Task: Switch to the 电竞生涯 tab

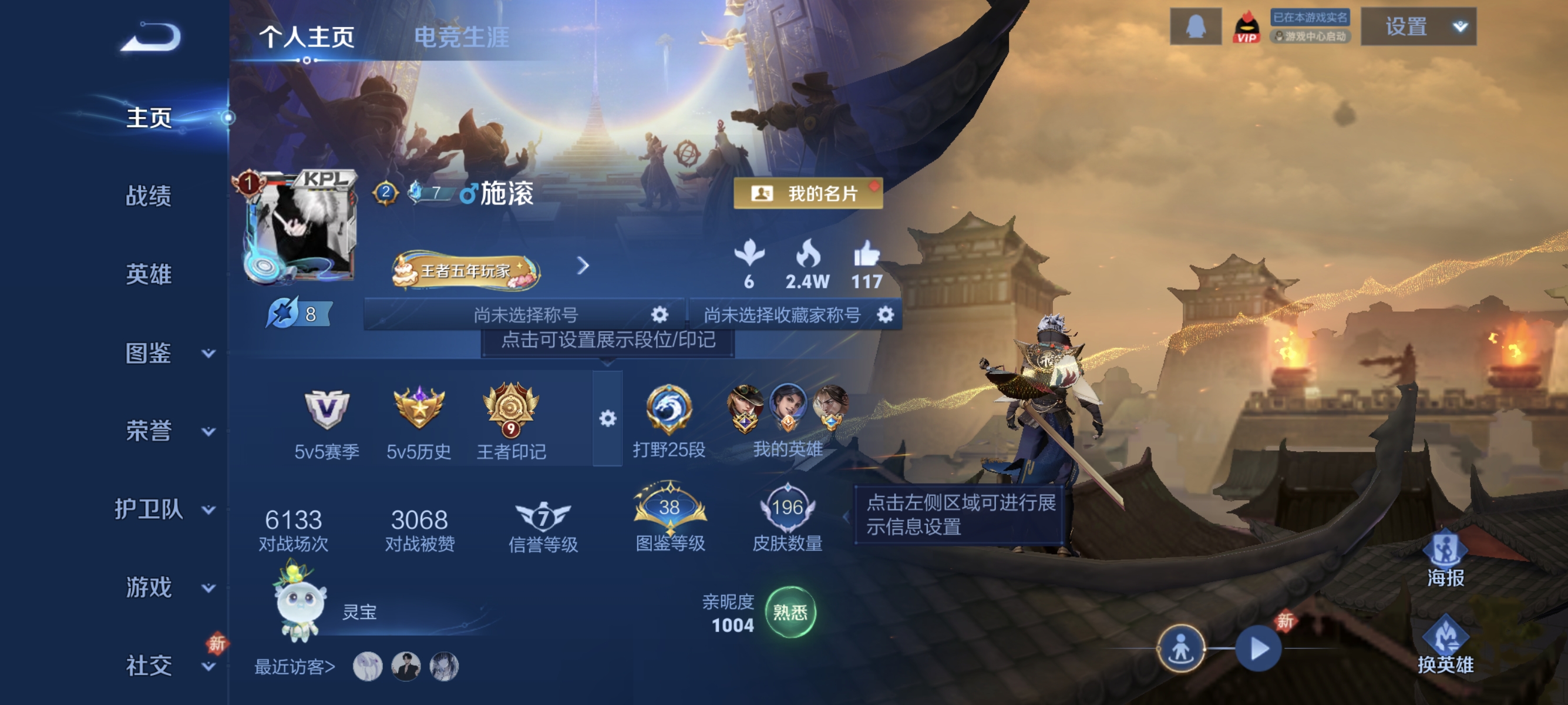Action: [x=463, y=35]
